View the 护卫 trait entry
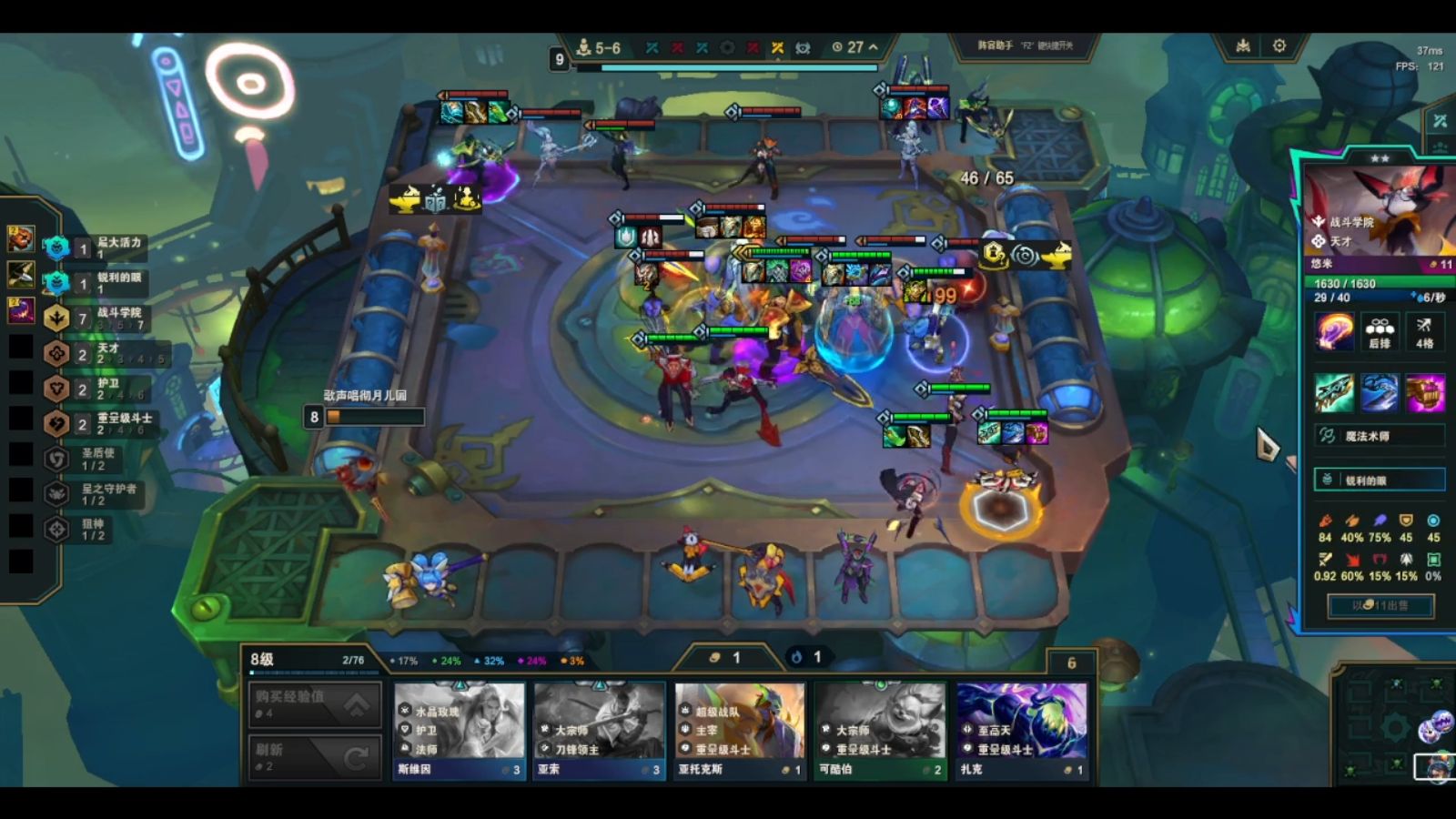The width and height of the screenshot is (1456, 819). point(100,389)
